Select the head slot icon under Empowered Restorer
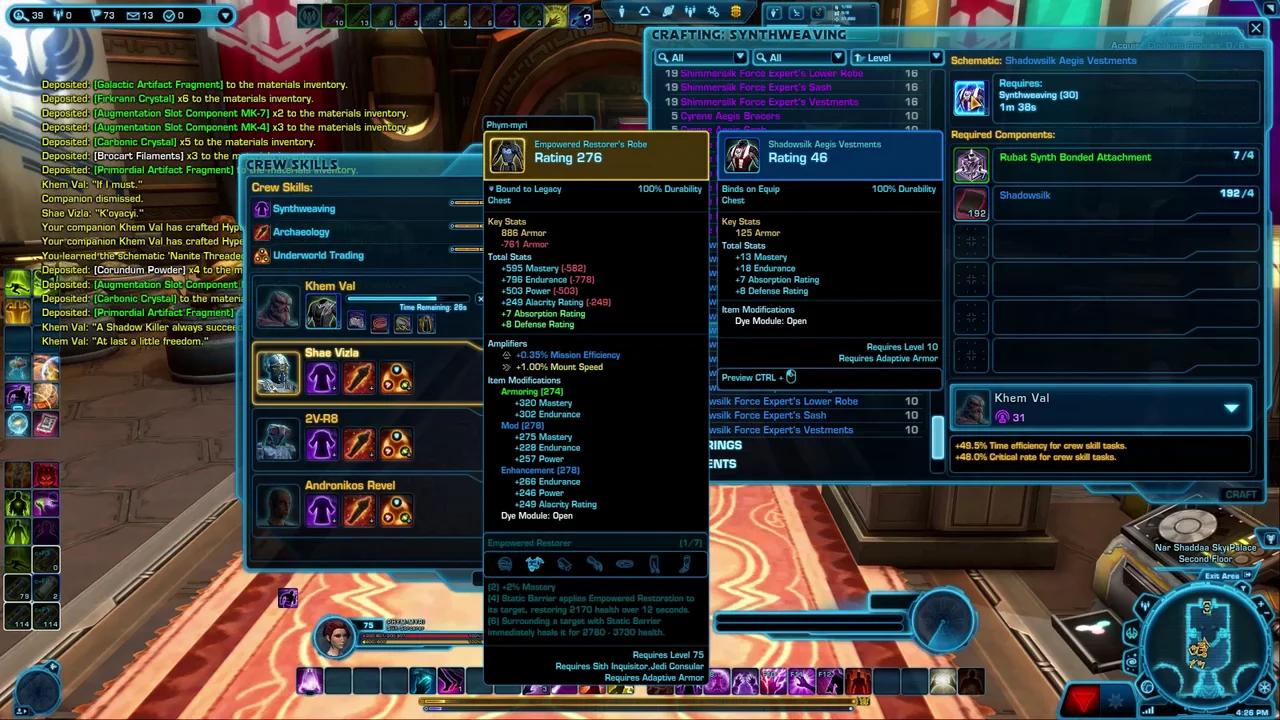This screenshot has height=720, width=1280. [505, 564]
